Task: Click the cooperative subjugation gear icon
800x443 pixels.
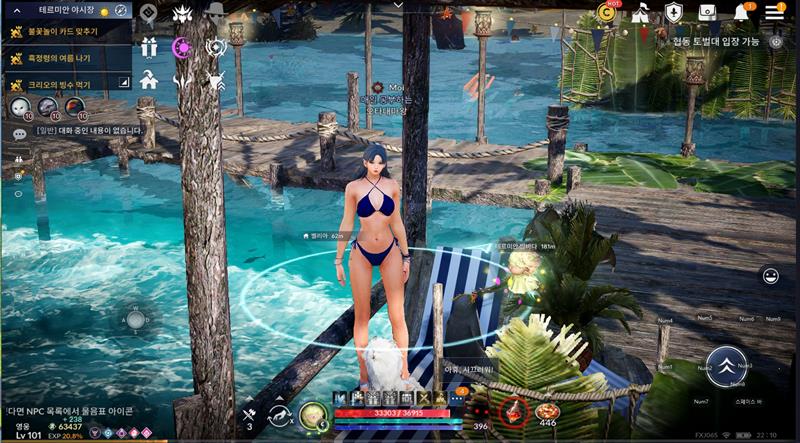Action: coord(775,41)
